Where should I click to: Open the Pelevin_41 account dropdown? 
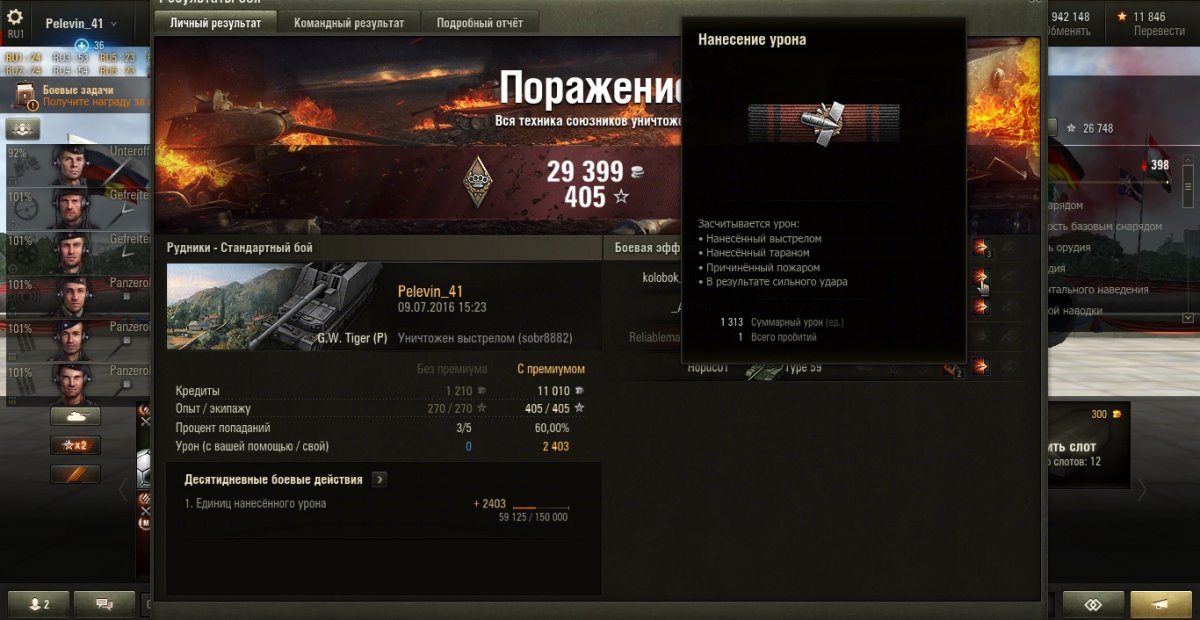coord(82,23)
